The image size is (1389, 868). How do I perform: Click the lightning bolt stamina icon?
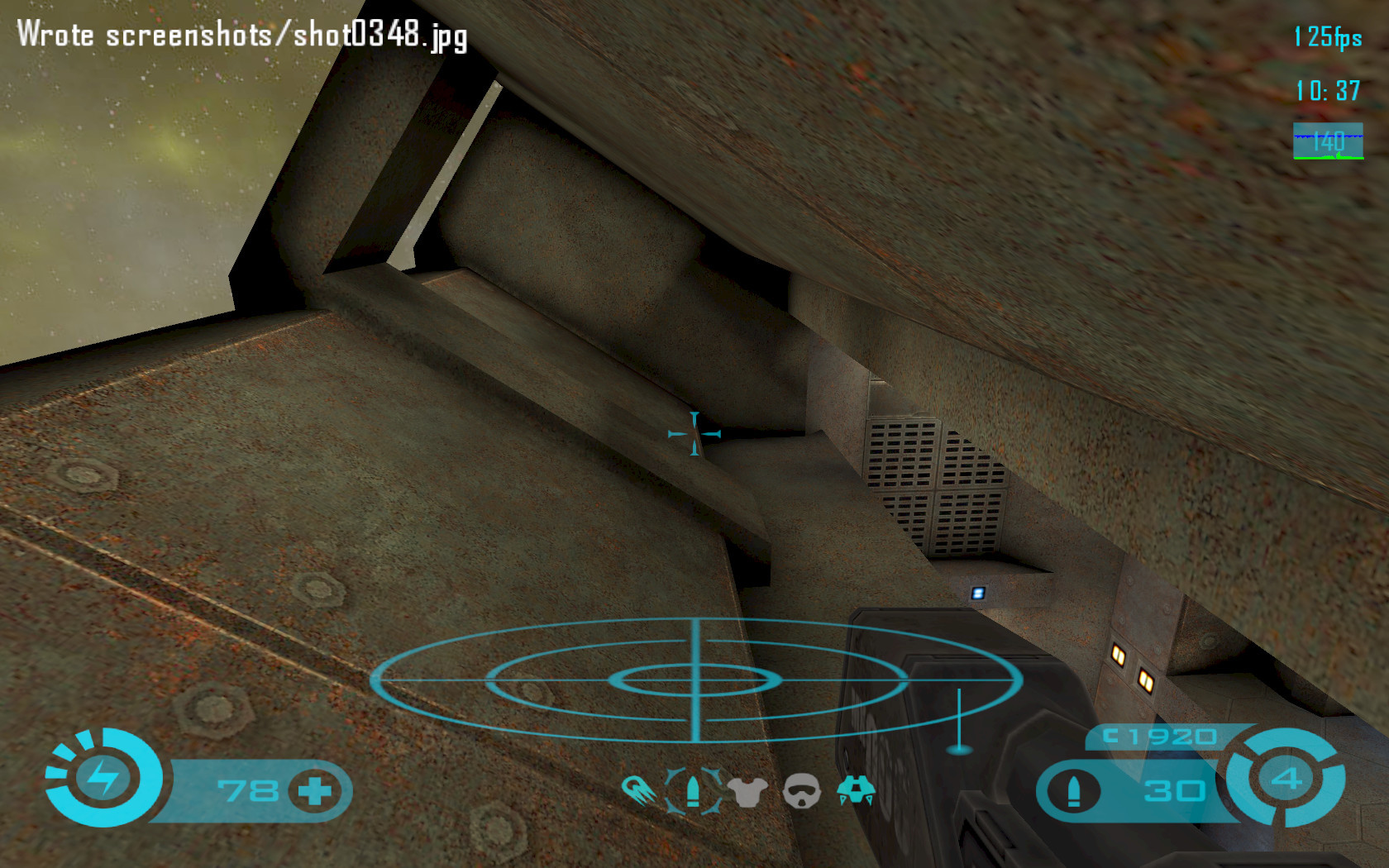click(x=104, y=777)
